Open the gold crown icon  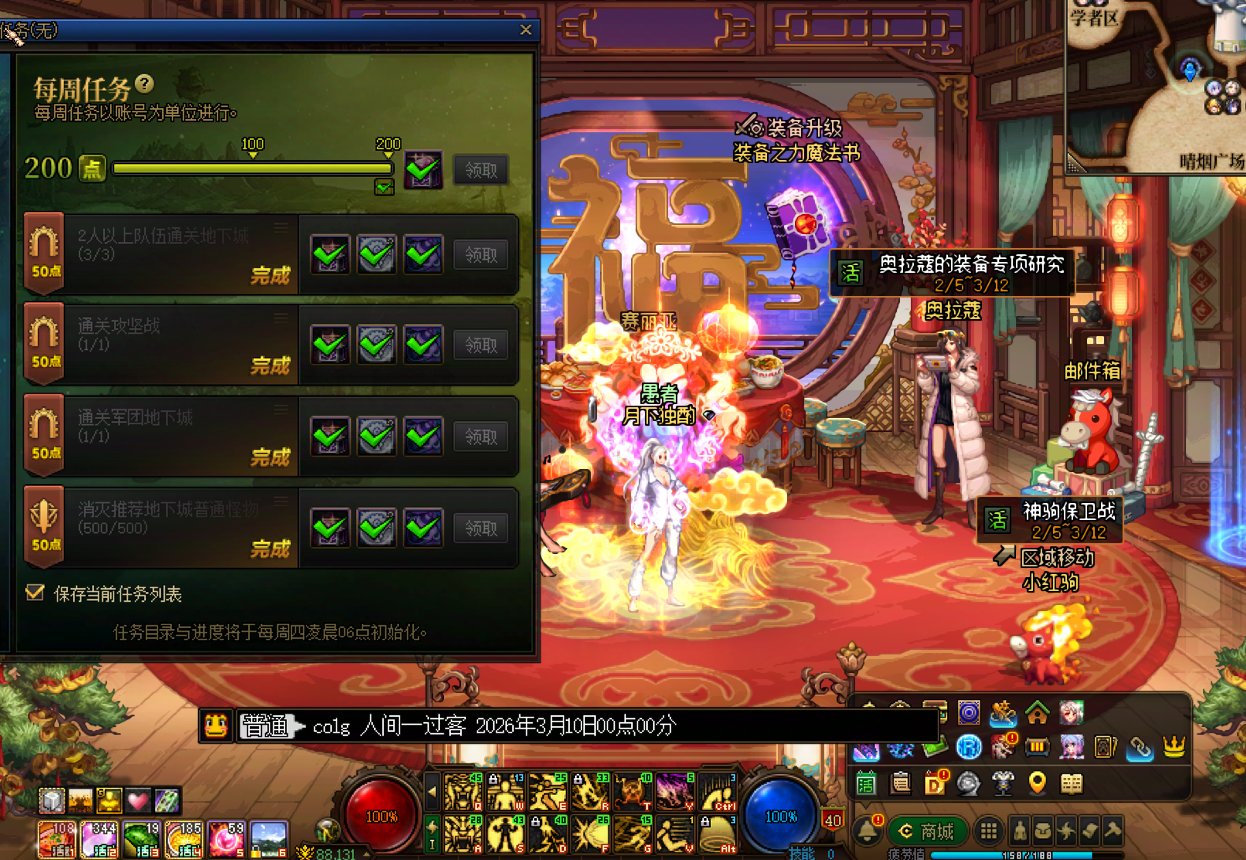click(1173, 747)
